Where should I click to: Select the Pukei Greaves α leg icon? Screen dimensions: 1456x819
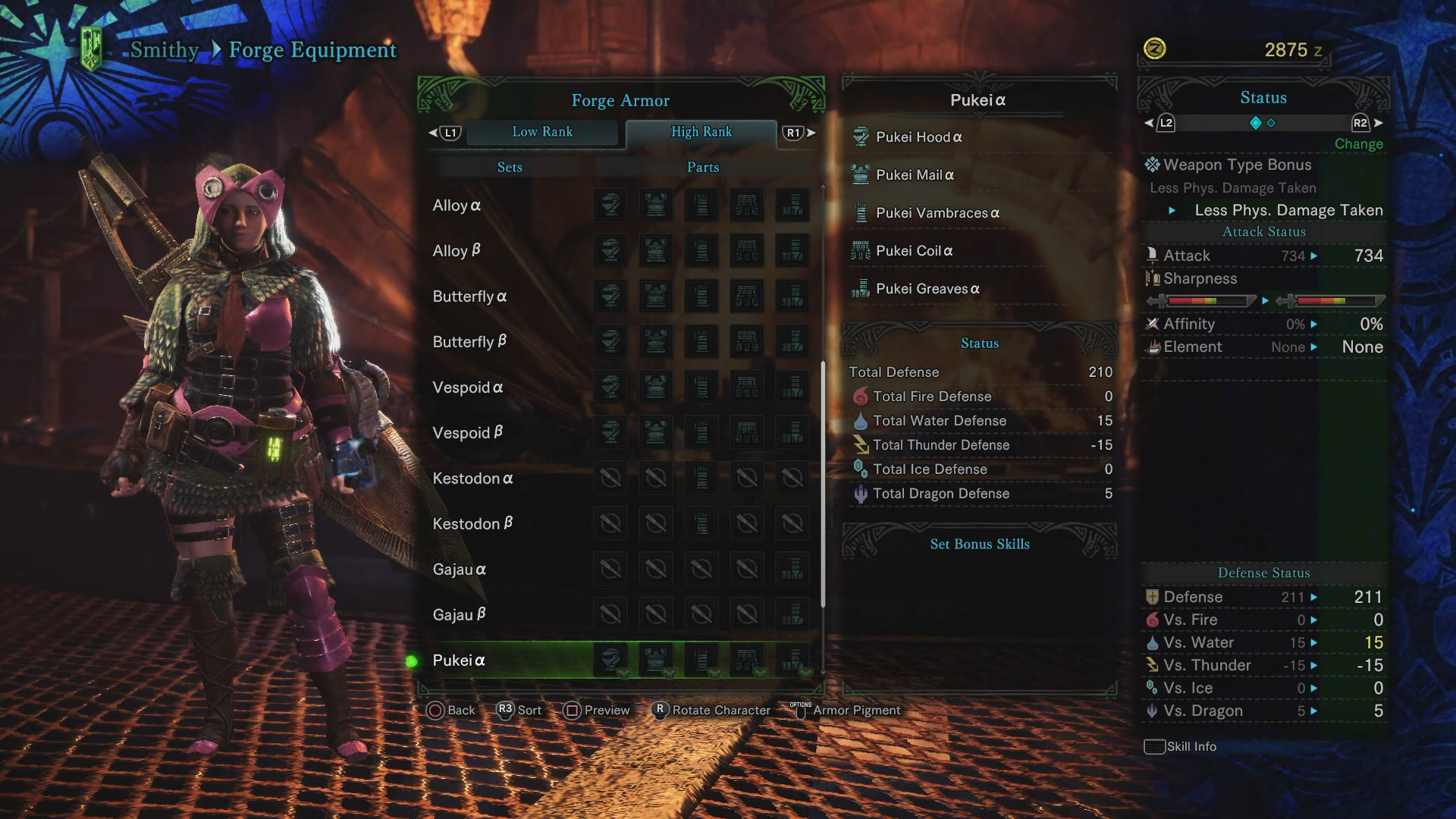click(861, 288)
